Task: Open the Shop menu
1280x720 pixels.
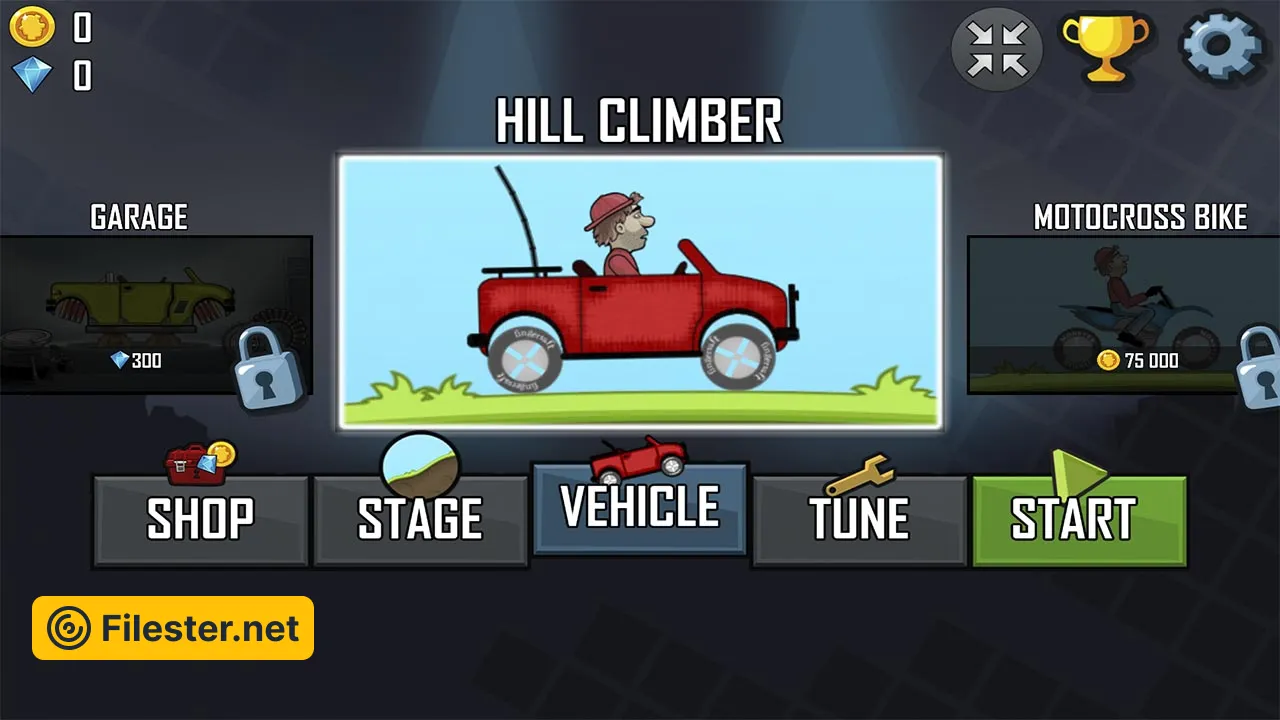Action: (x=200, y=520)
